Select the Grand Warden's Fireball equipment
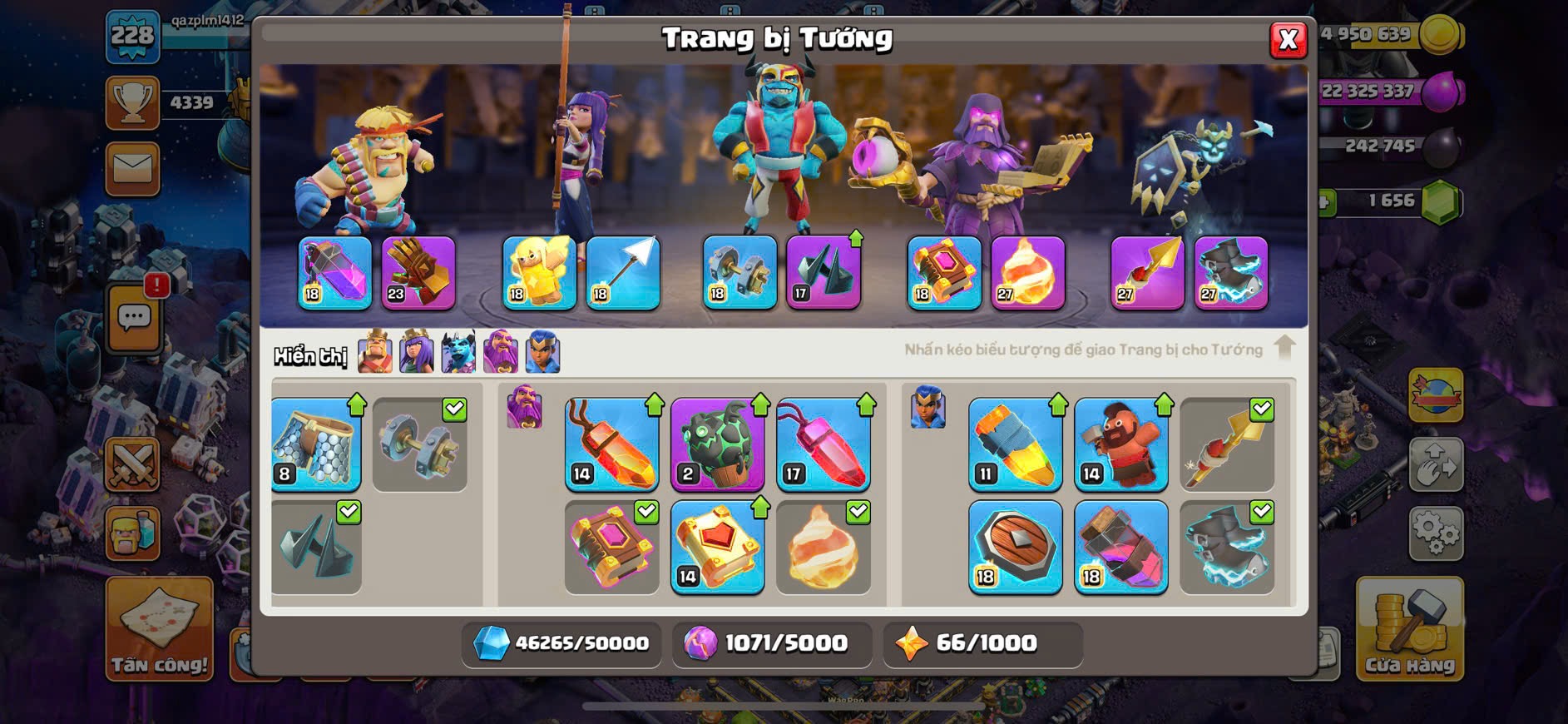 tap(1028, 273)
